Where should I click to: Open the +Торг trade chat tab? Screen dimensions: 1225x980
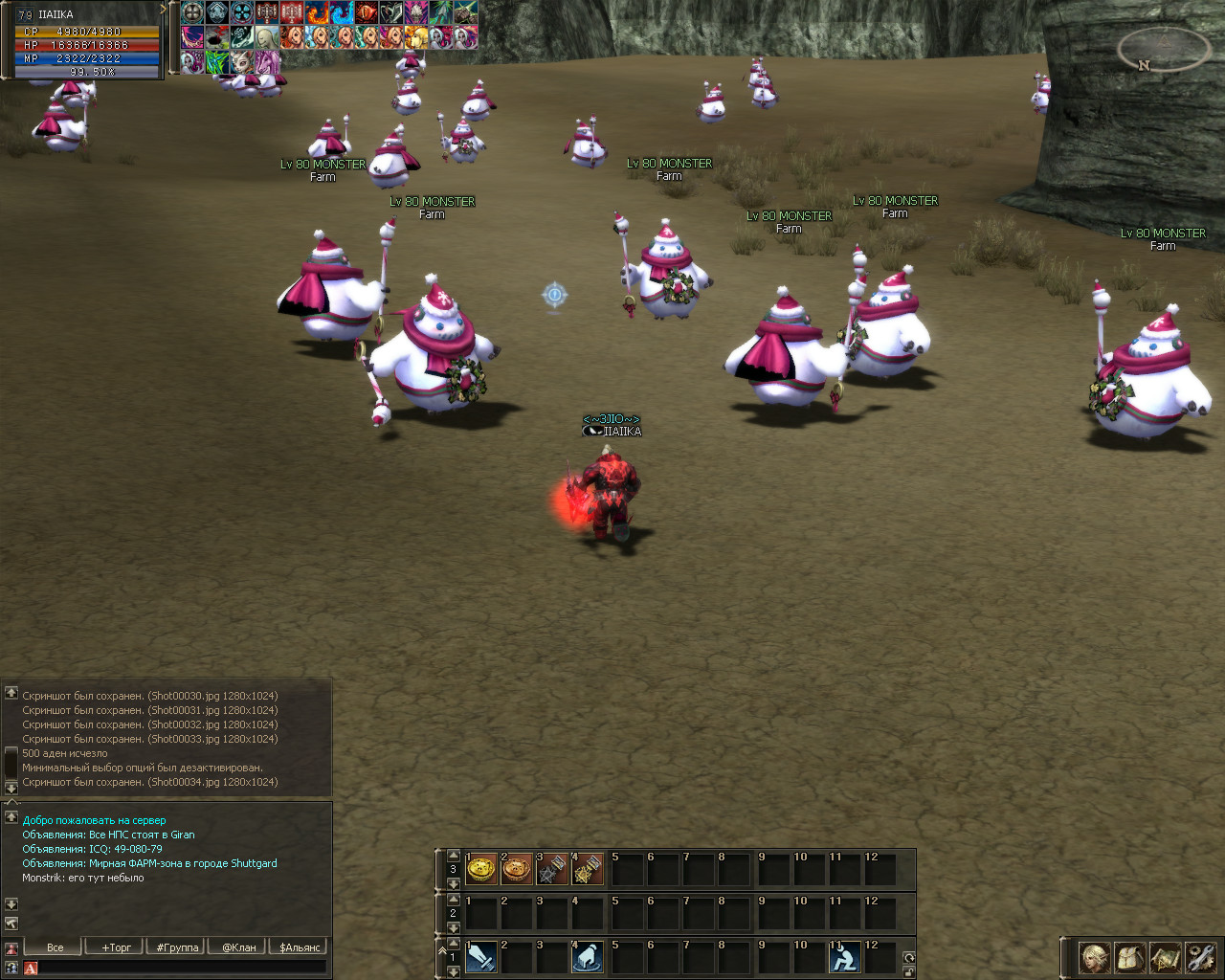pos(116,947)
